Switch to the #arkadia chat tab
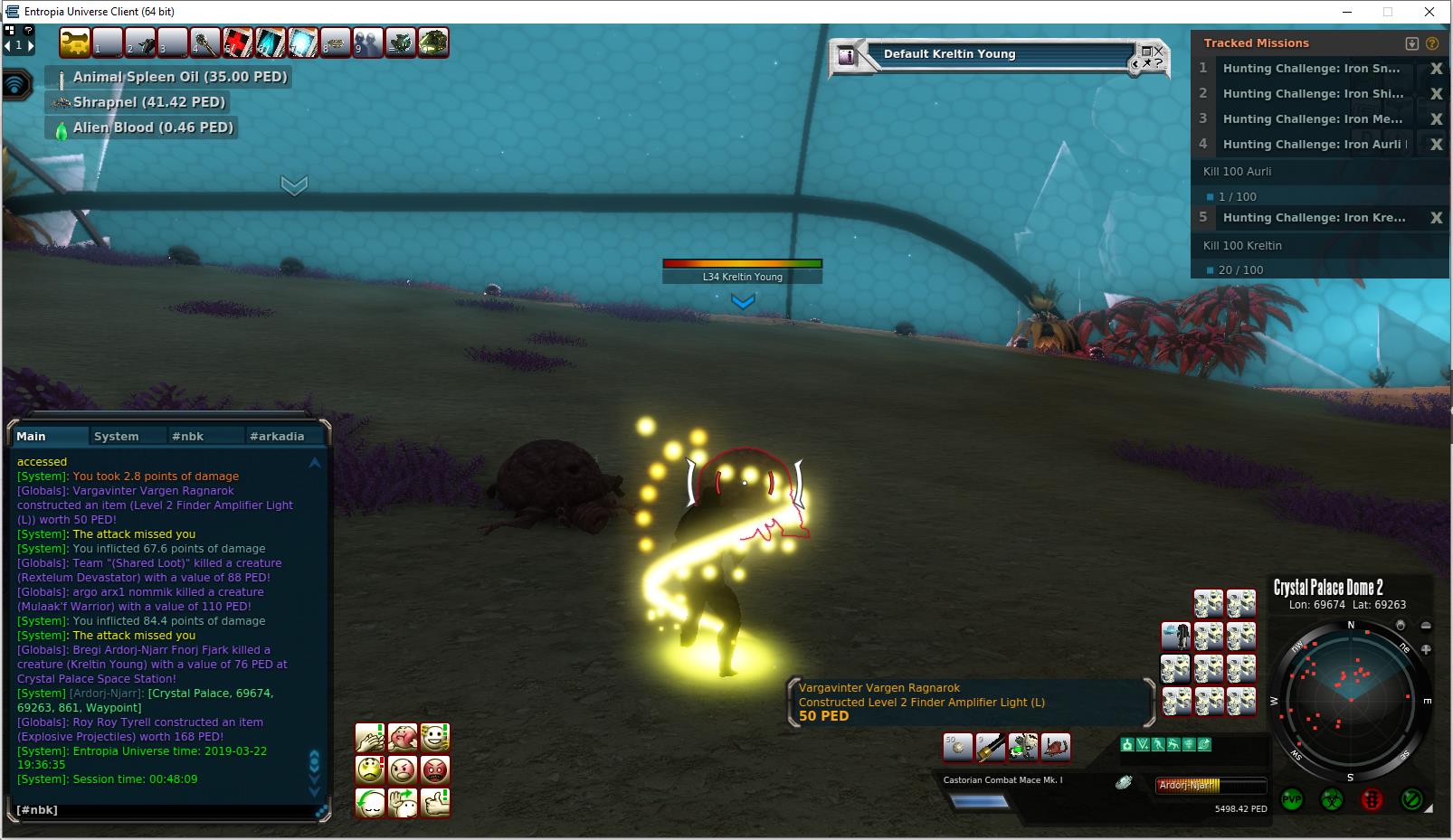The image size is (1453, 840). (x=277, y=436)
